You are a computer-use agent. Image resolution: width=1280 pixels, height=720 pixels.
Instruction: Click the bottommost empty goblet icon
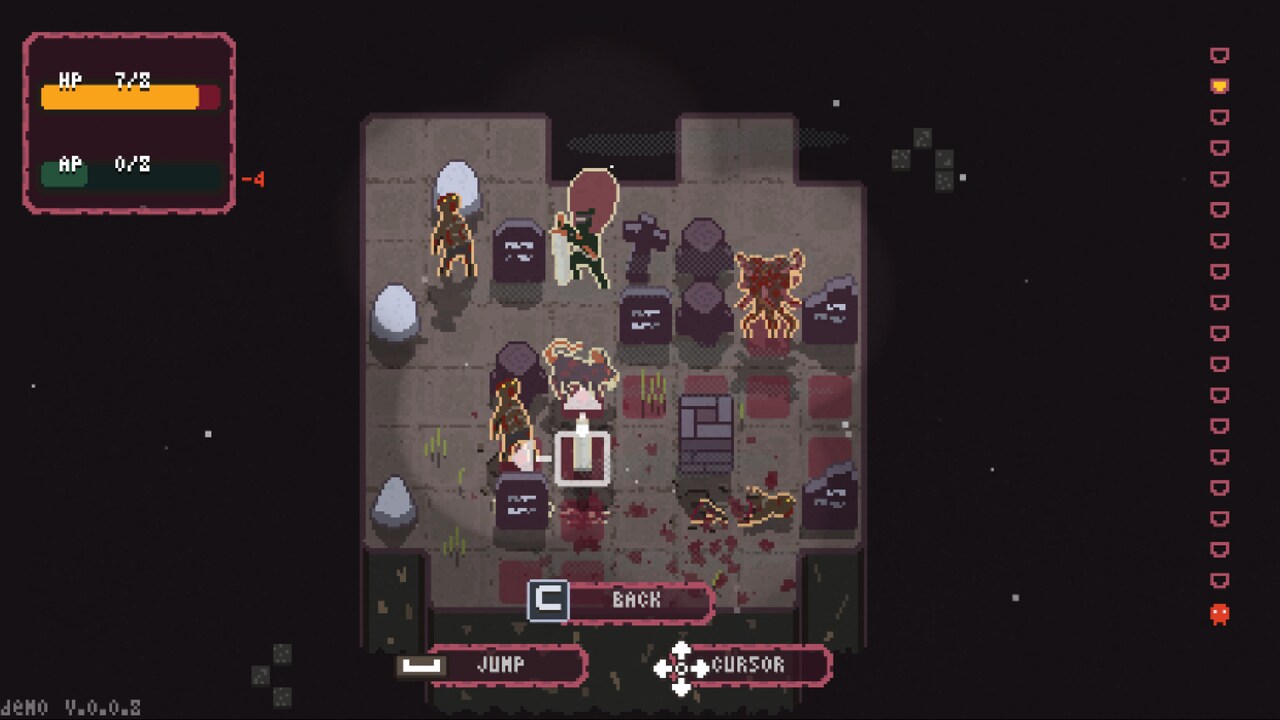coord(1219,578)
